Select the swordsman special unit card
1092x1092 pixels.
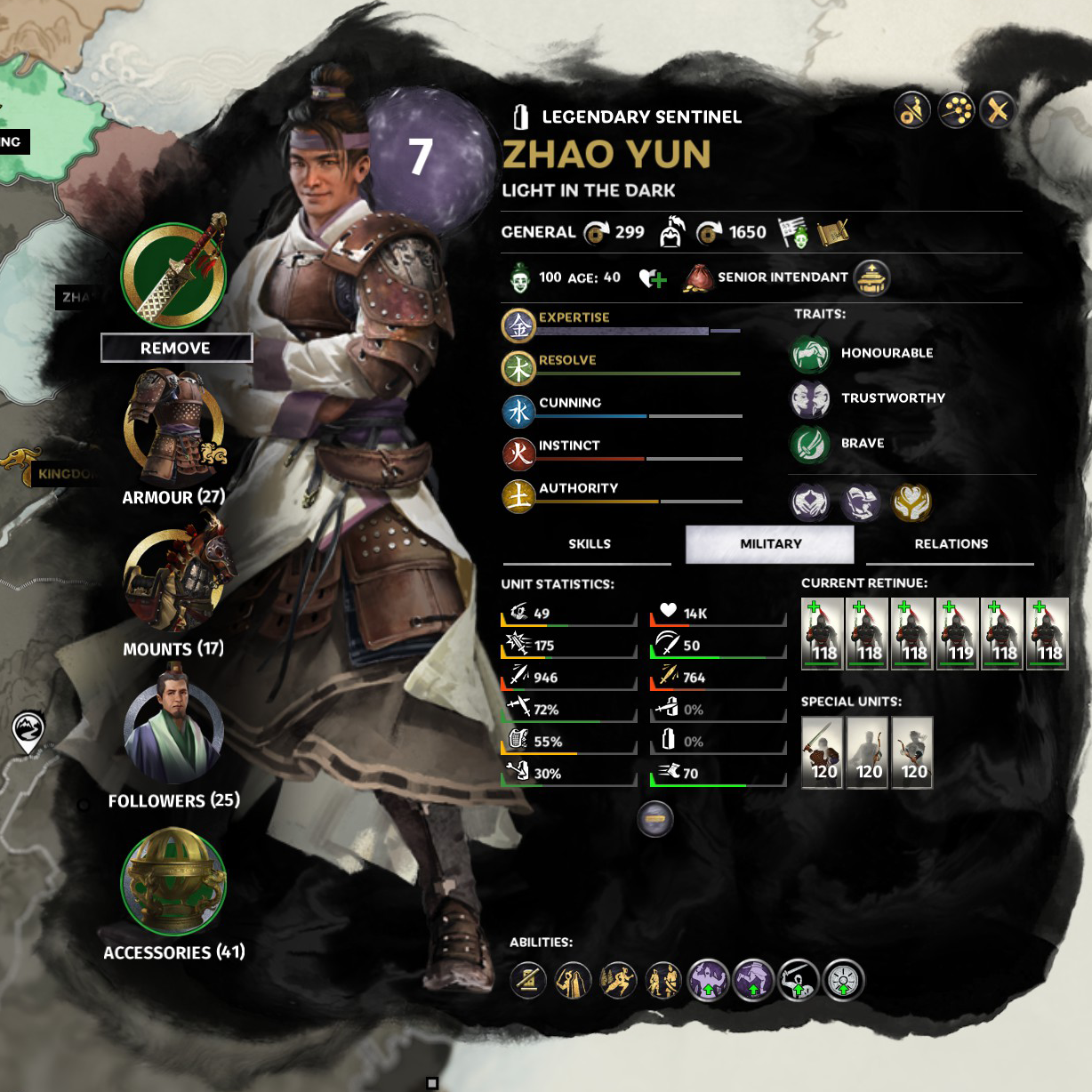pyautogui.click(x=823, y=752)
